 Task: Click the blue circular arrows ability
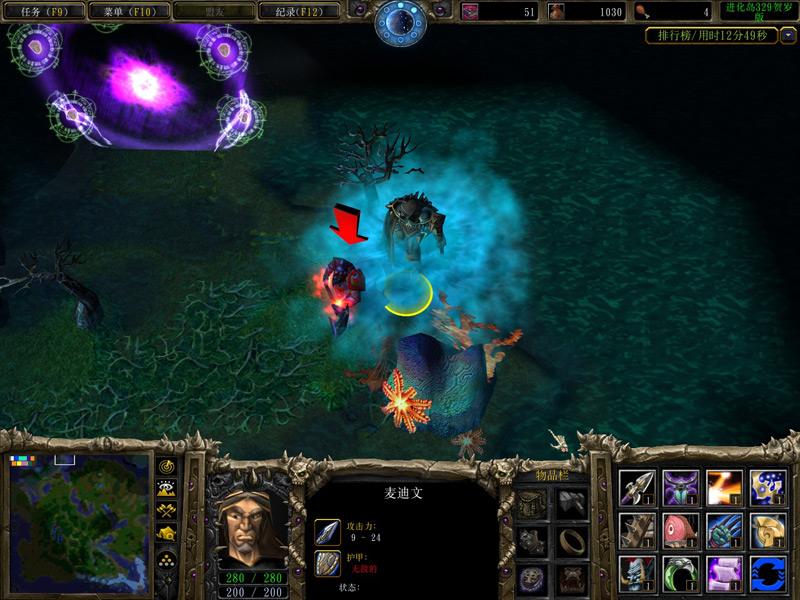point(769,574)
